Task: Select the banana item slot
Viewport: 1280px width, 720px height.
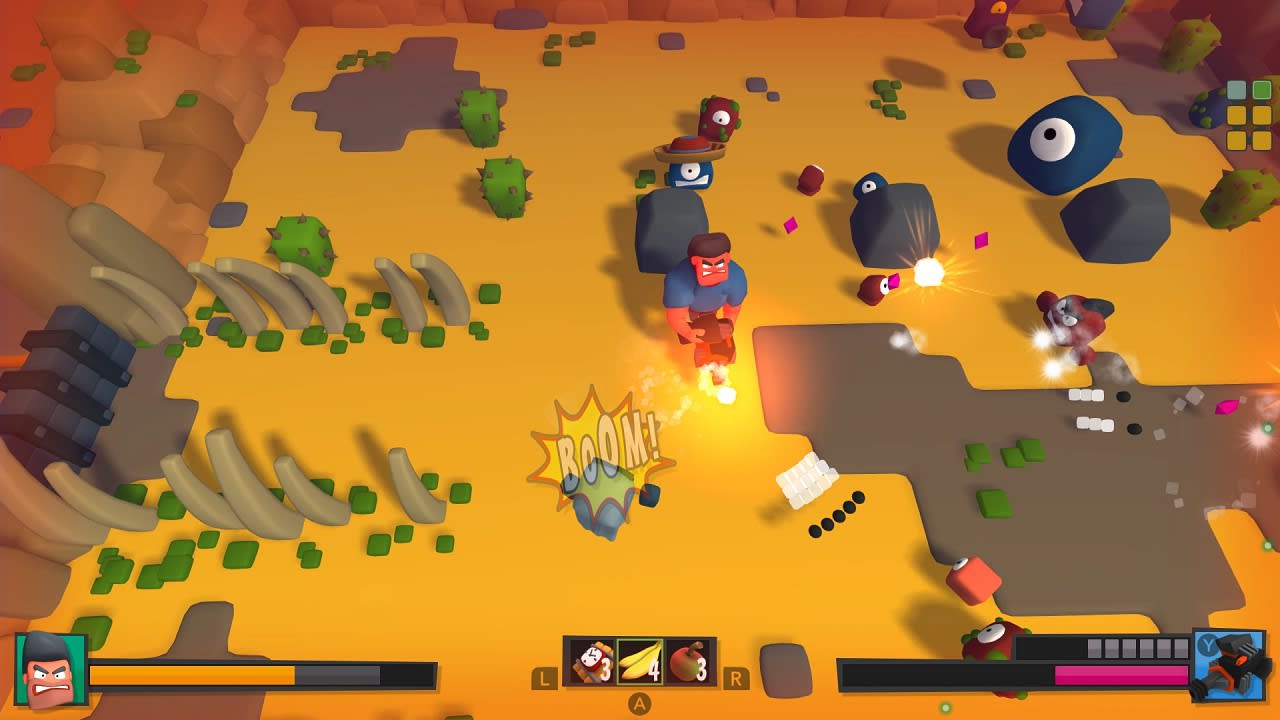Action: point(638,662)
